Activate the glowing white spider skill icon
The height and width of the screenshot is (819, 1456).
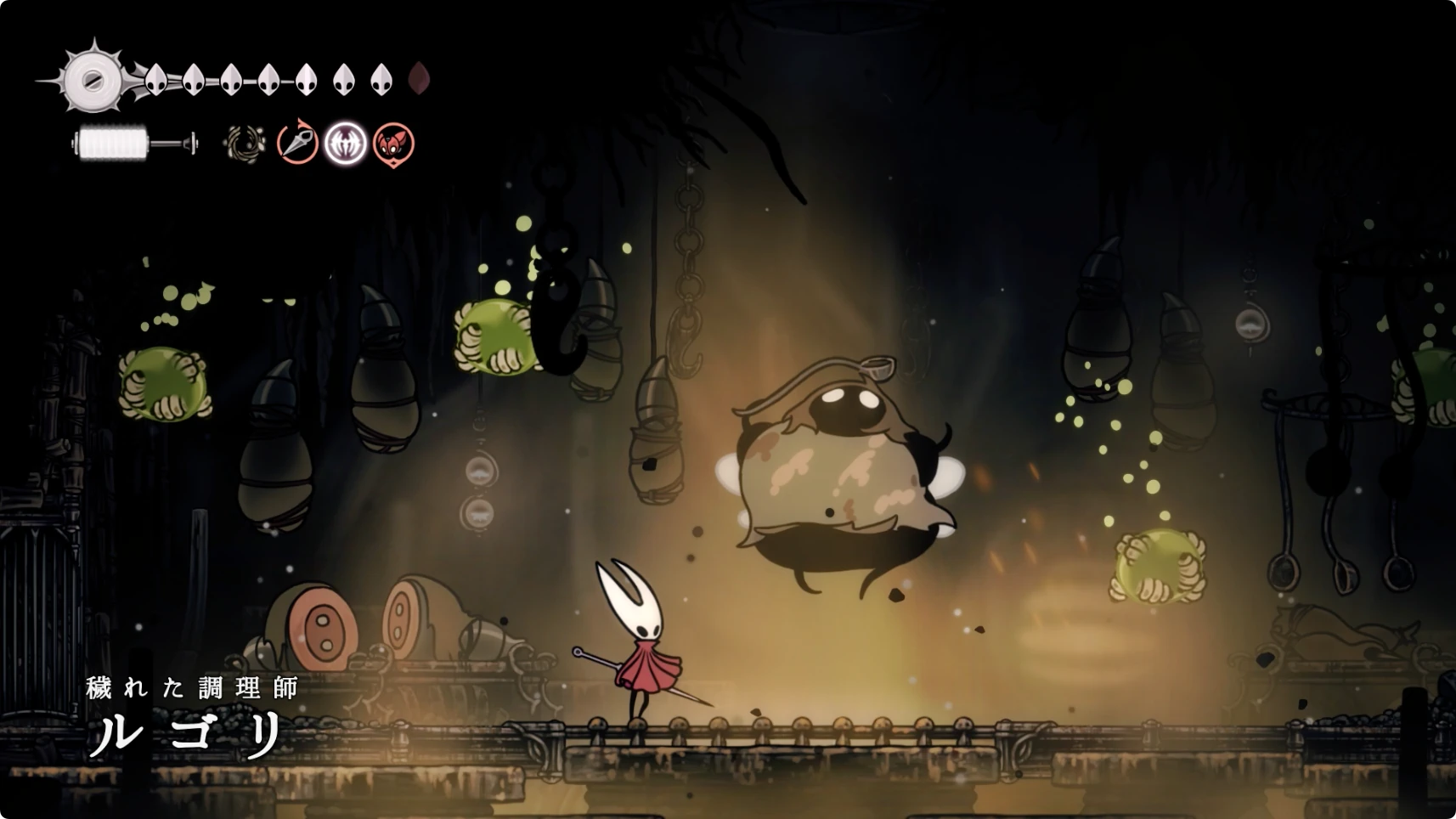346,143
